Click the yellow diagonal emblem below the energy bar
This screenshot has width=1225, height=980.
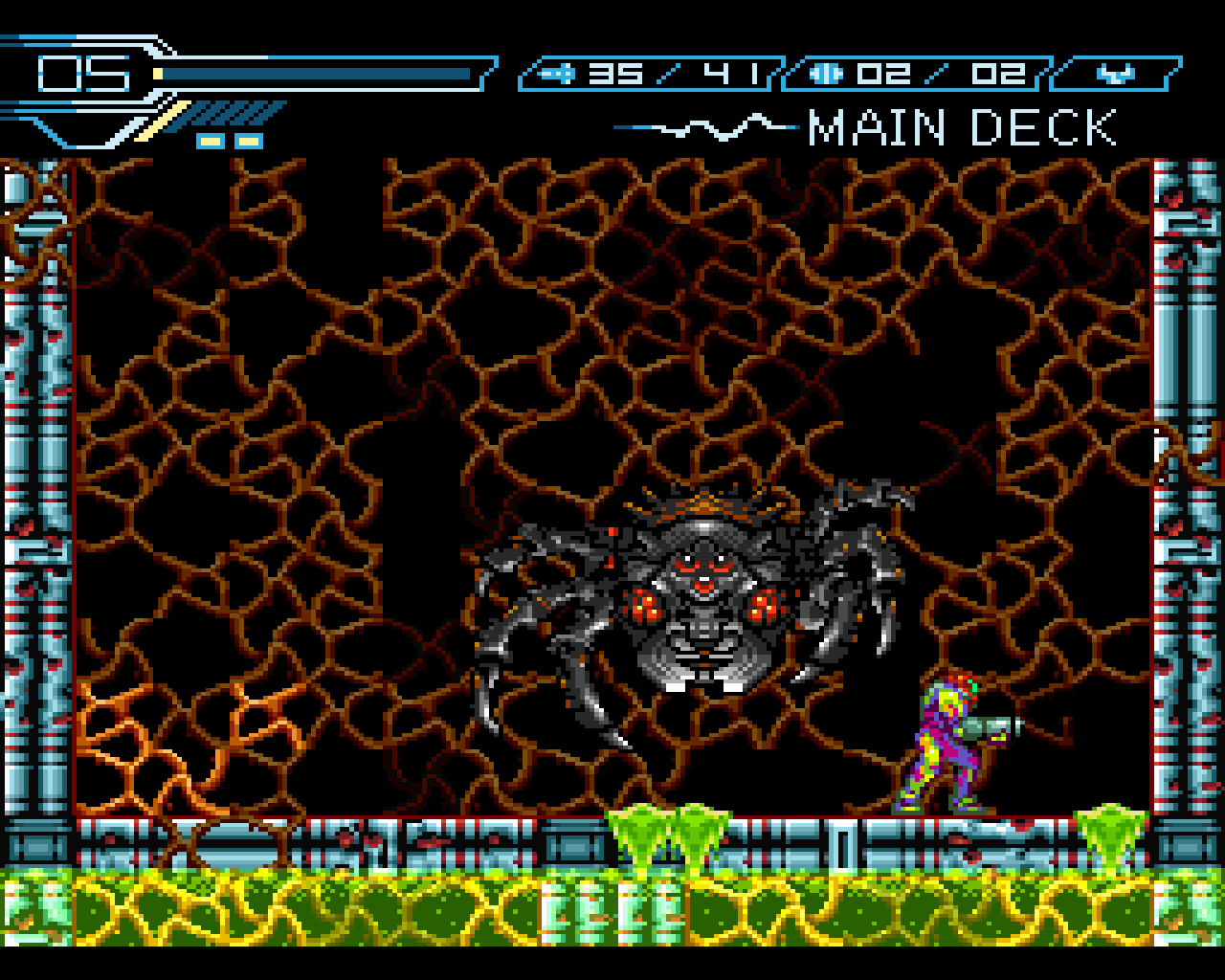pos(163,122)
